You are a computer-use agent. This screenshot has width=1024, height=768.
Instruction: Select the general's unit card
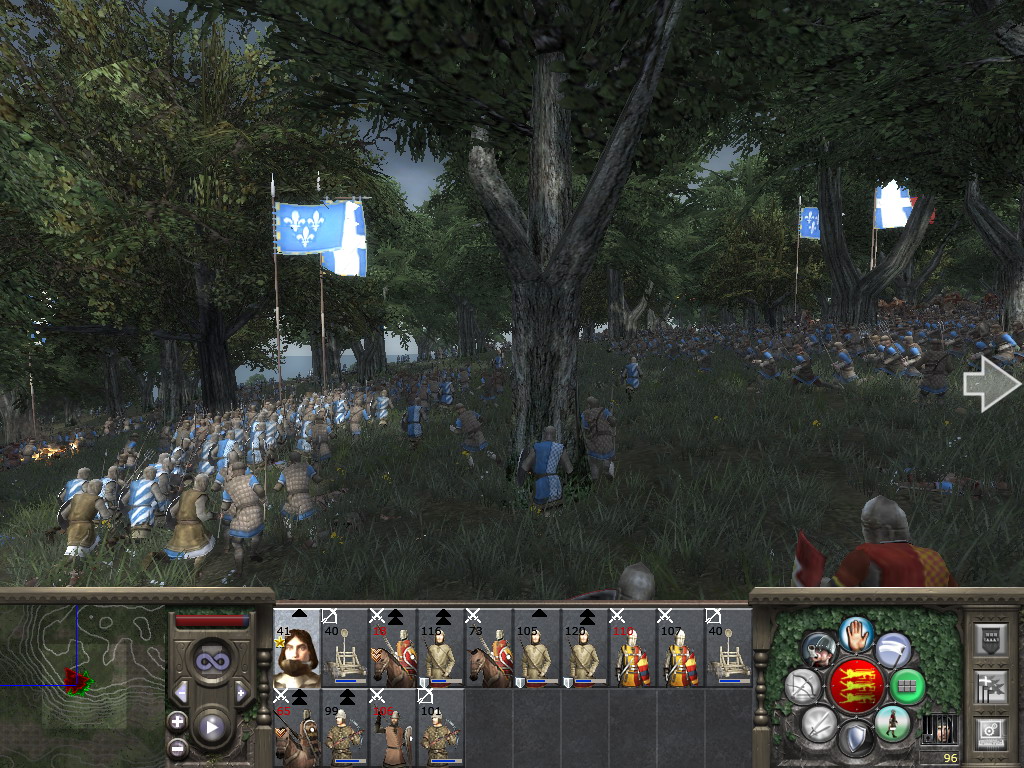click(297, 648)
